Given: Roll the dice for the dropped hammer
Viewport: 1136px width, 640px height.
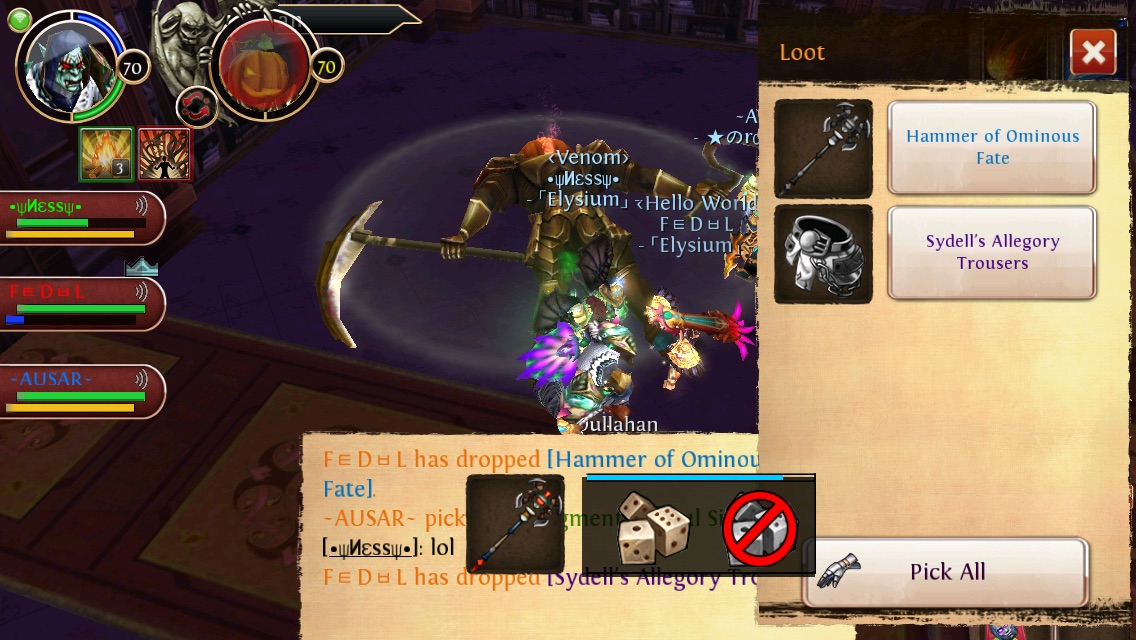Looking at the screenshot, I should [x=650, y=526].
